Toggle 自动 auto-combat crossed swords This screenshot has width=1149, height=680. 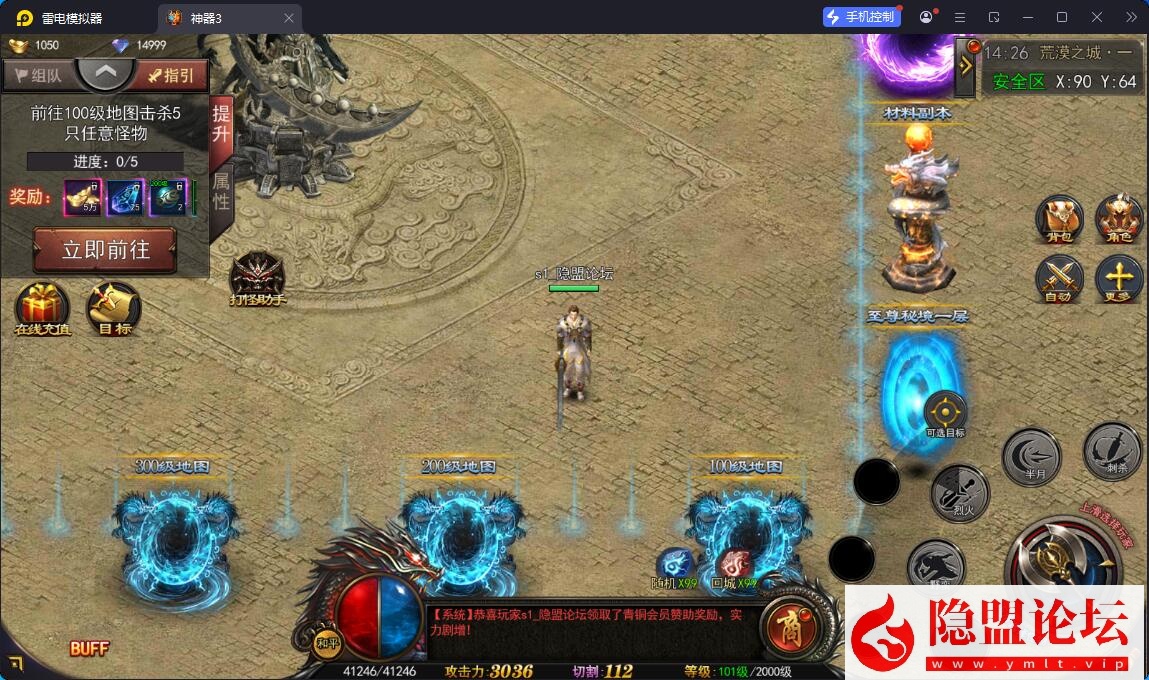click(x=1059, y=279)
